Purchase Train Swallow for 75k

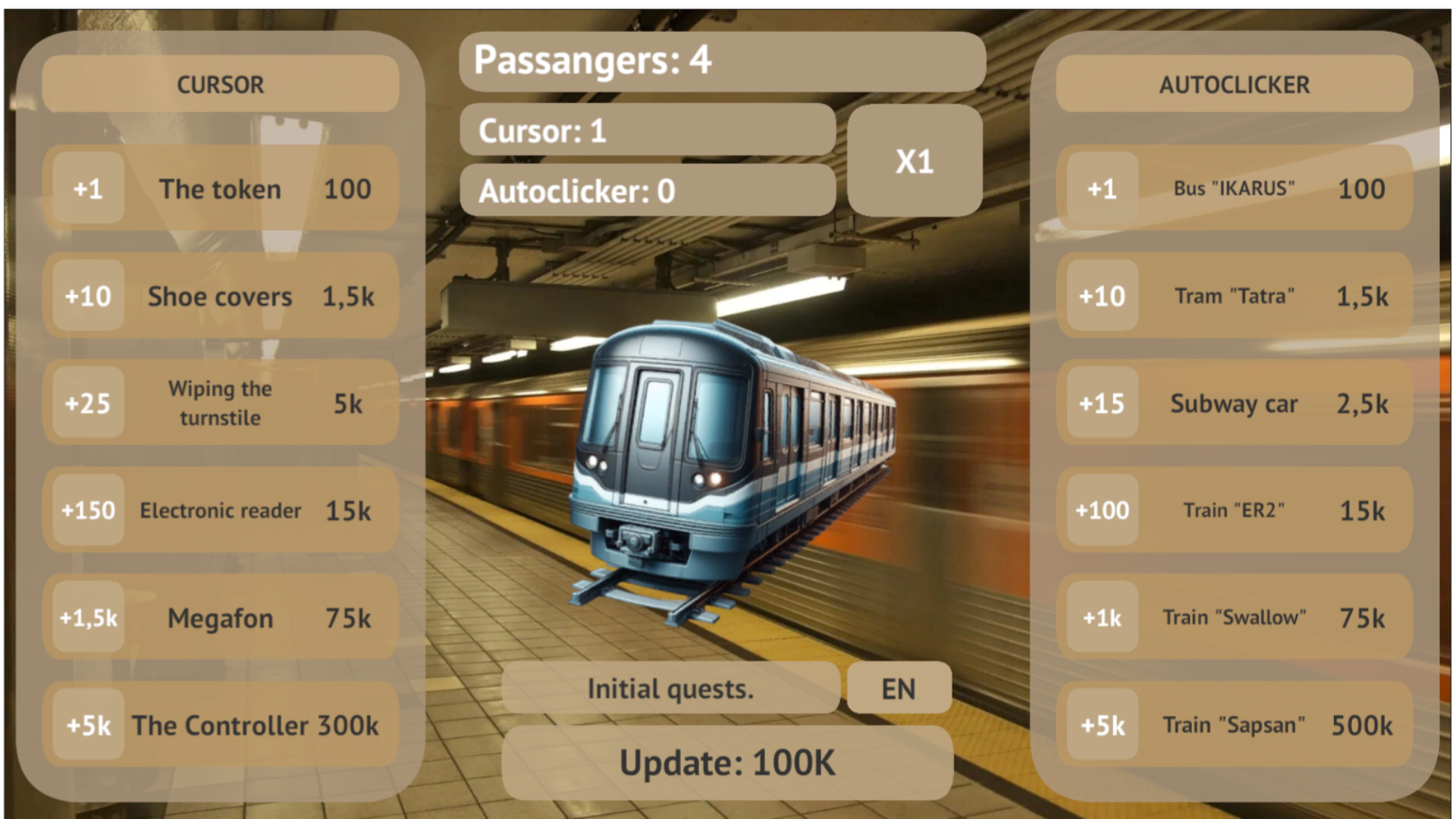click(1234, 617)
